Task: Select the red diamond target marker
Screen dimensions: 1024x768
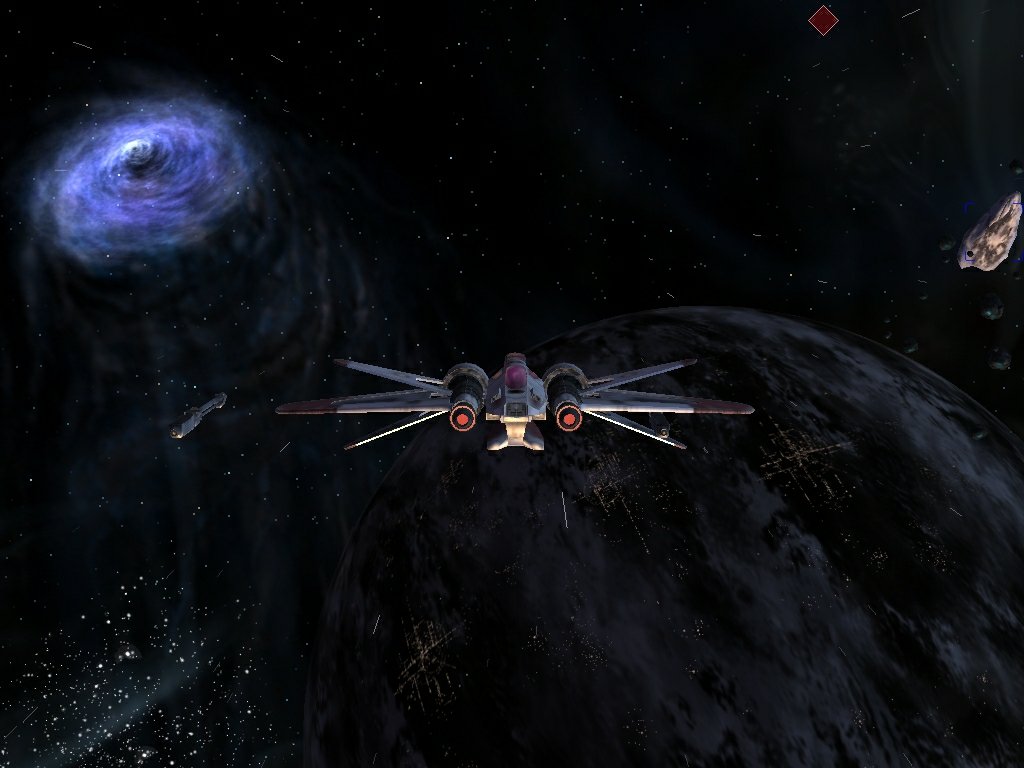Action: click(x=822, y=20)
